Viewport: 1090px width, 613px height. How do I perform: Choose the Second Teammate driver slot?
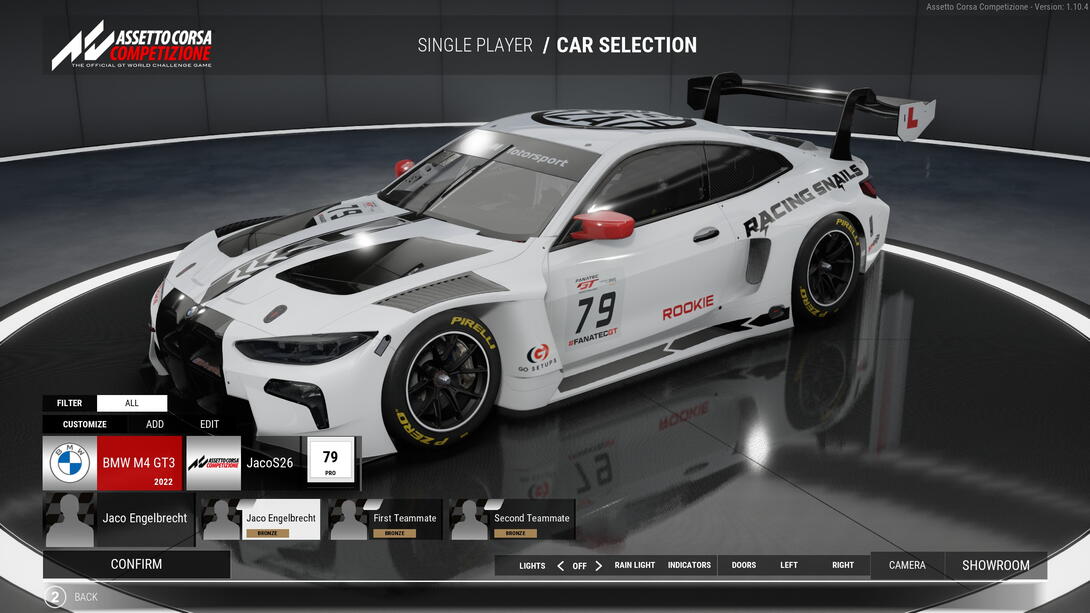[x=512, y=519]
